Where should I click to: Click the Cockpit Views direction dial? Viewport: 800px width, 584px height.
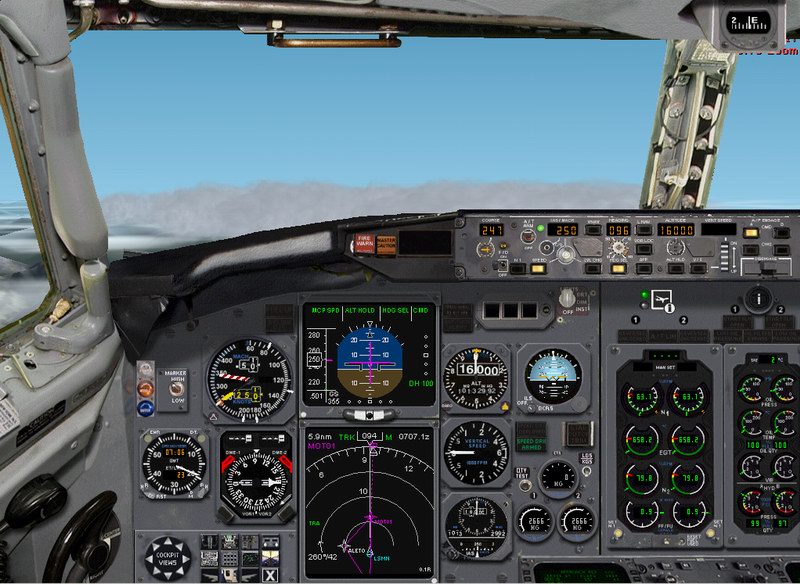click(x=167, y=557)
